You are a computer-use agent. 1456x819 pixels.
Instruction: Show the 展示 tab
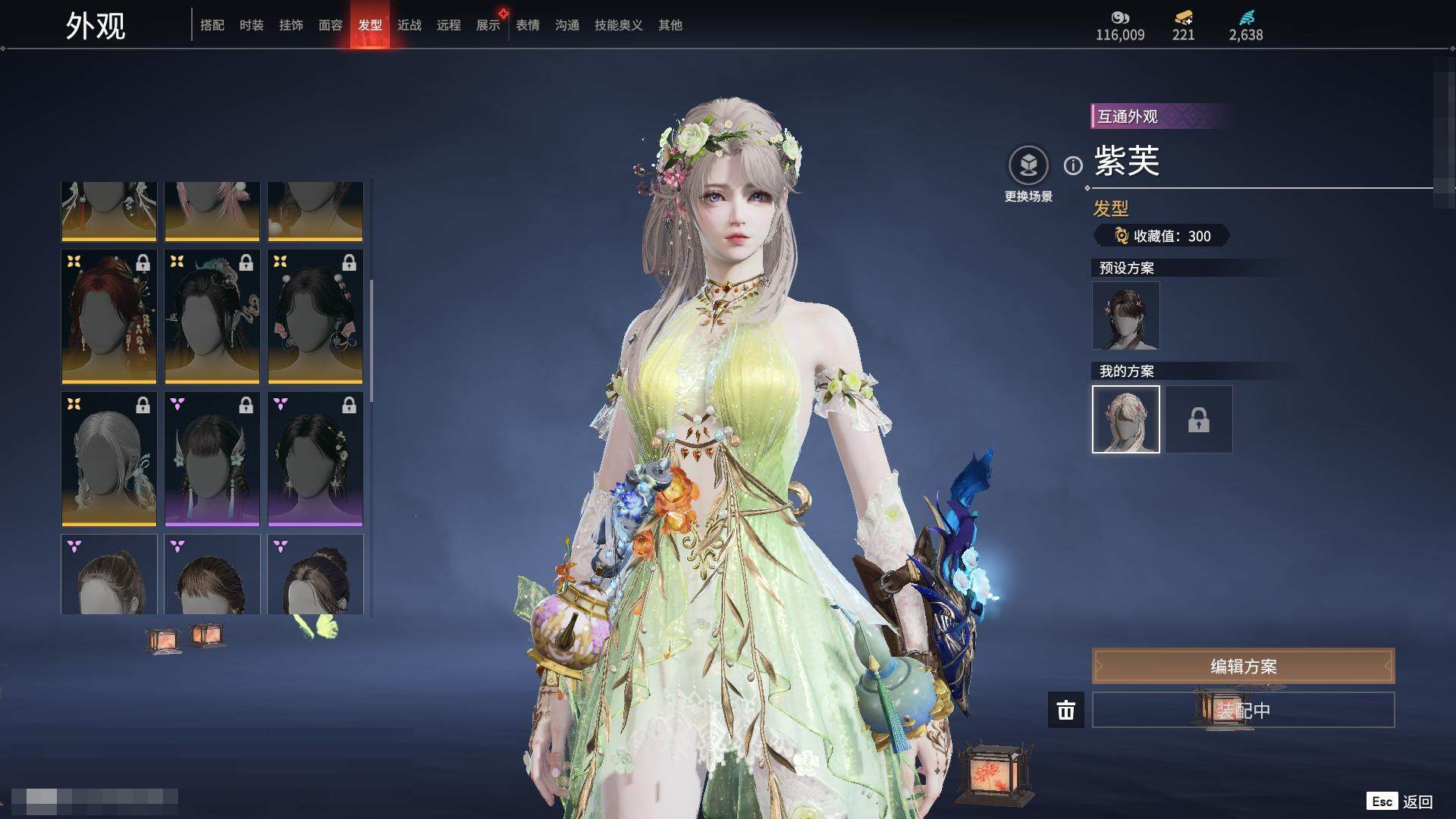(488, 25)
